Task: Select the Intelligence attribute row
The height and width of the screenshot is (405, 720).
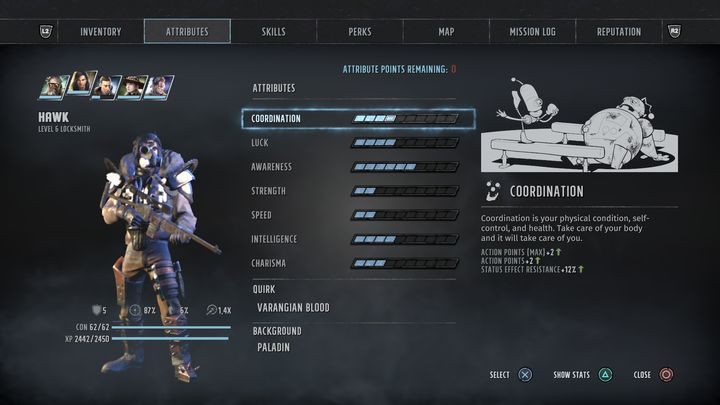Action: click(x=355, y=239)
